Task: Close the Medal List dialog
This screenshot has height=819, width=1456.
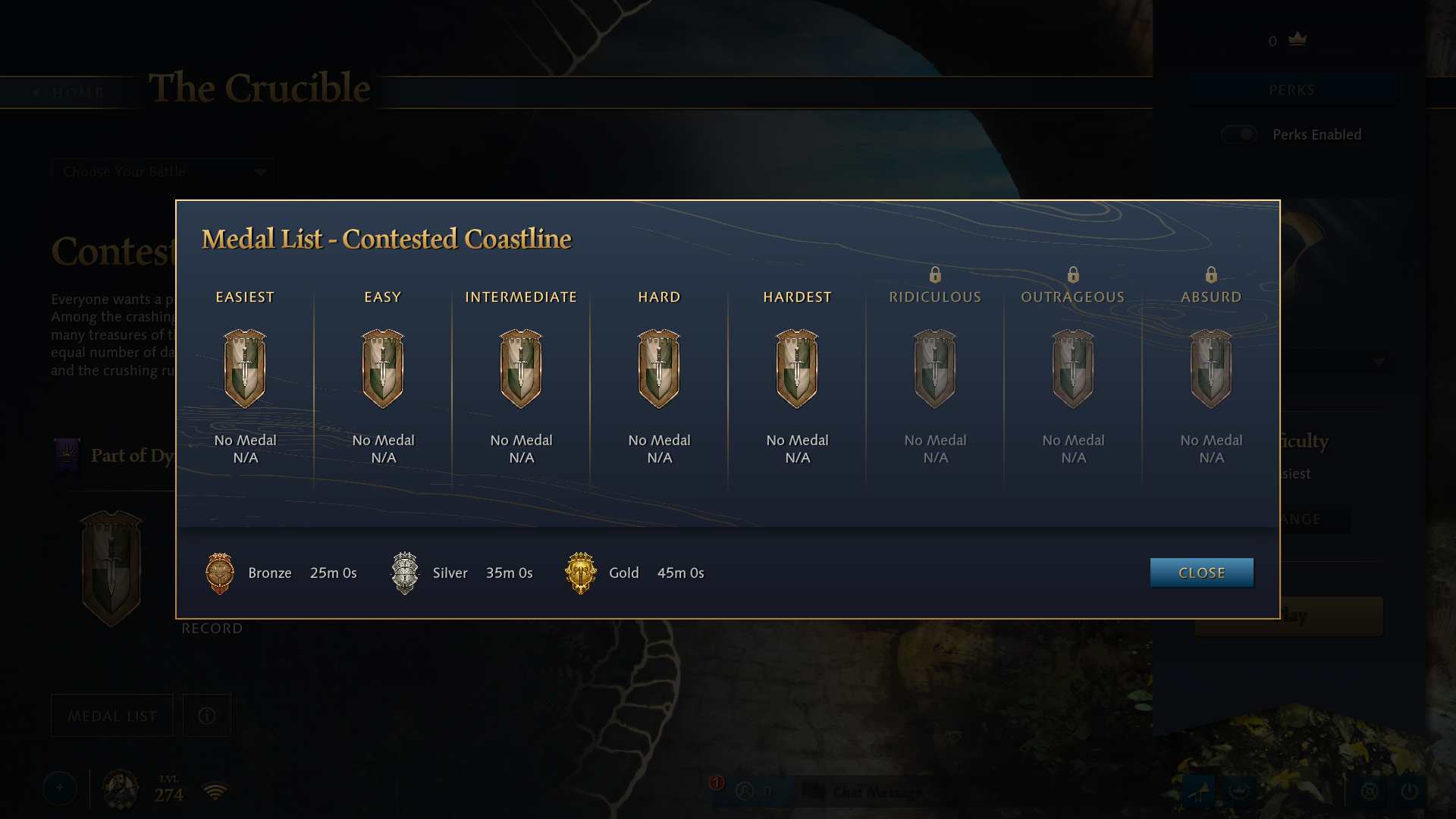Action: [1201, 573]
